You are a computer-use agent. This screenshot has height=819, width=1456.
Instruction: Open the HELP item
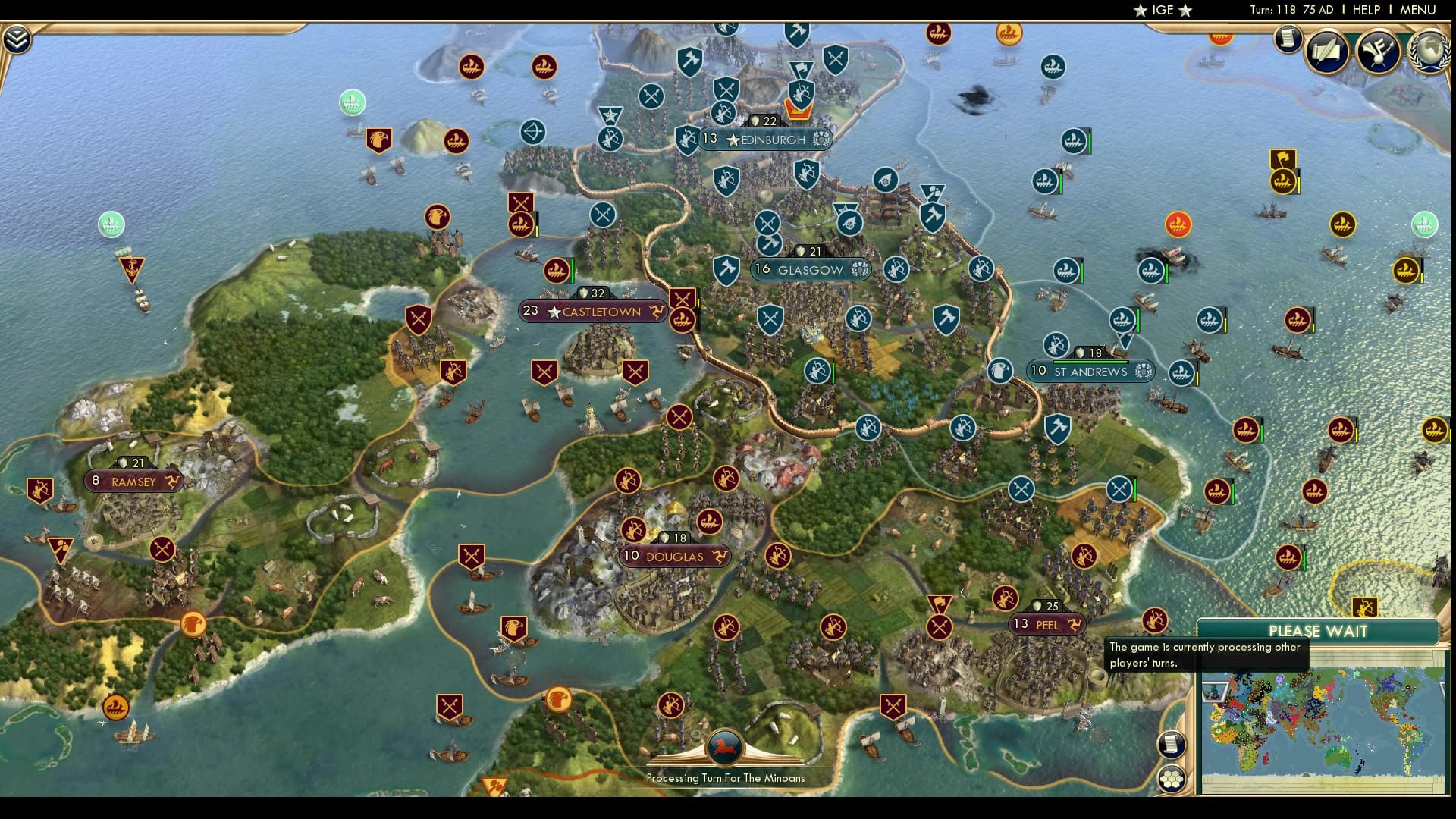[x=1365, y=10]
